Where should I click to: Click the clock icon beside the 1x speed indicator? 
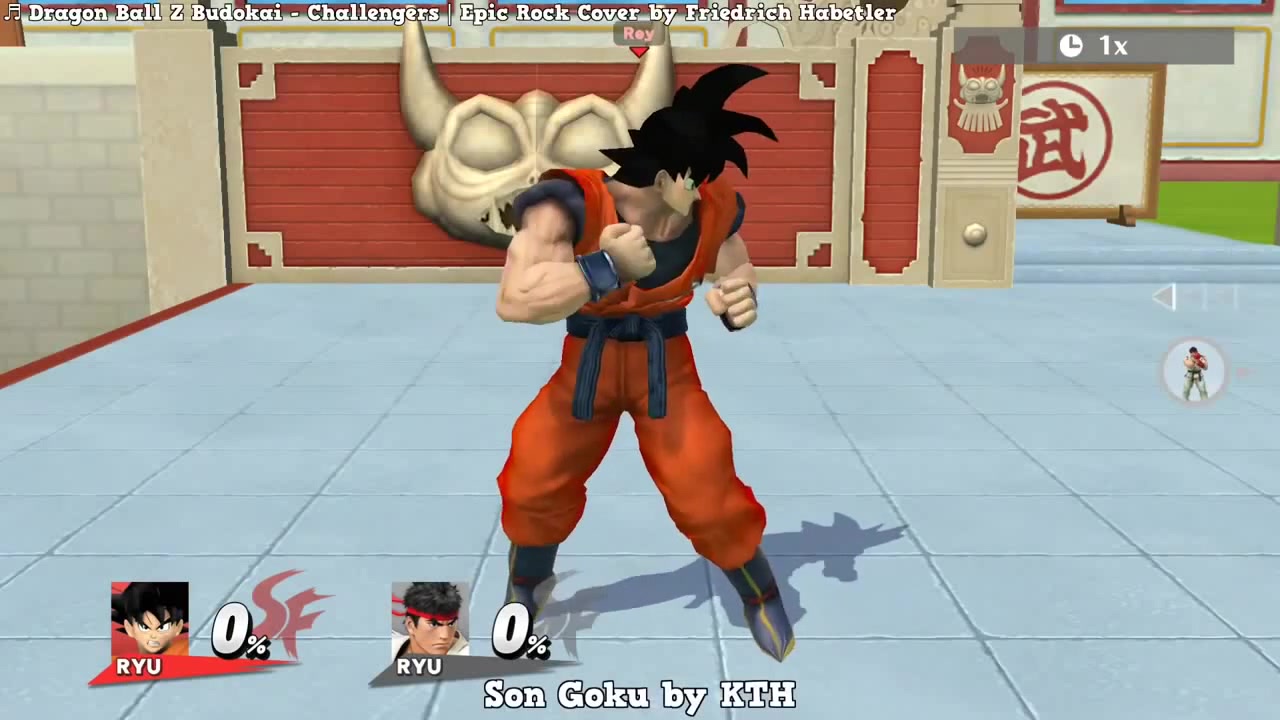[x=1070, y=46]
